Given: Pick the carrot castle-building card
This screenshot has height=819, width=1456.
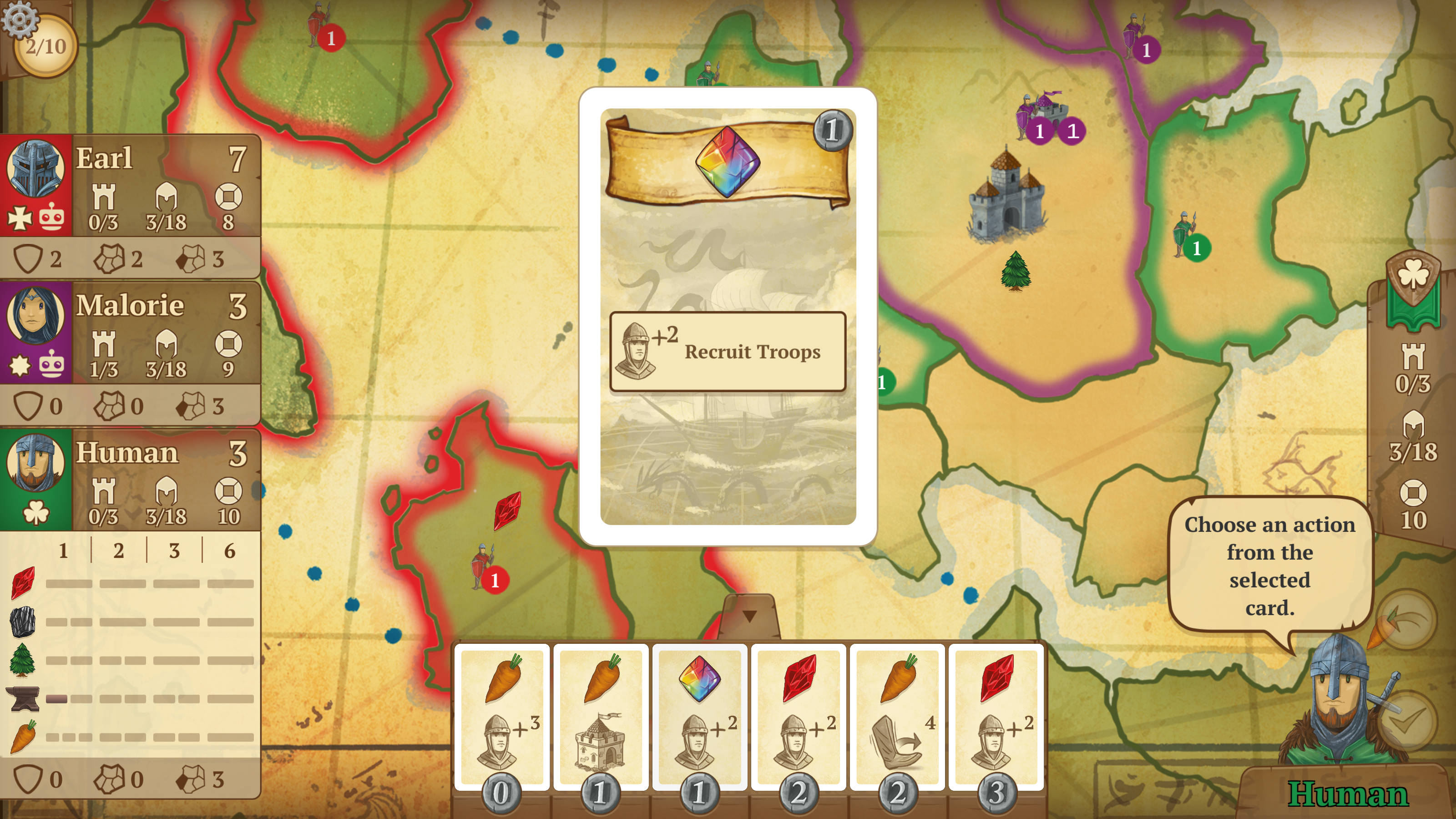Looking at the screenshot, I should (x=600, y=716).
